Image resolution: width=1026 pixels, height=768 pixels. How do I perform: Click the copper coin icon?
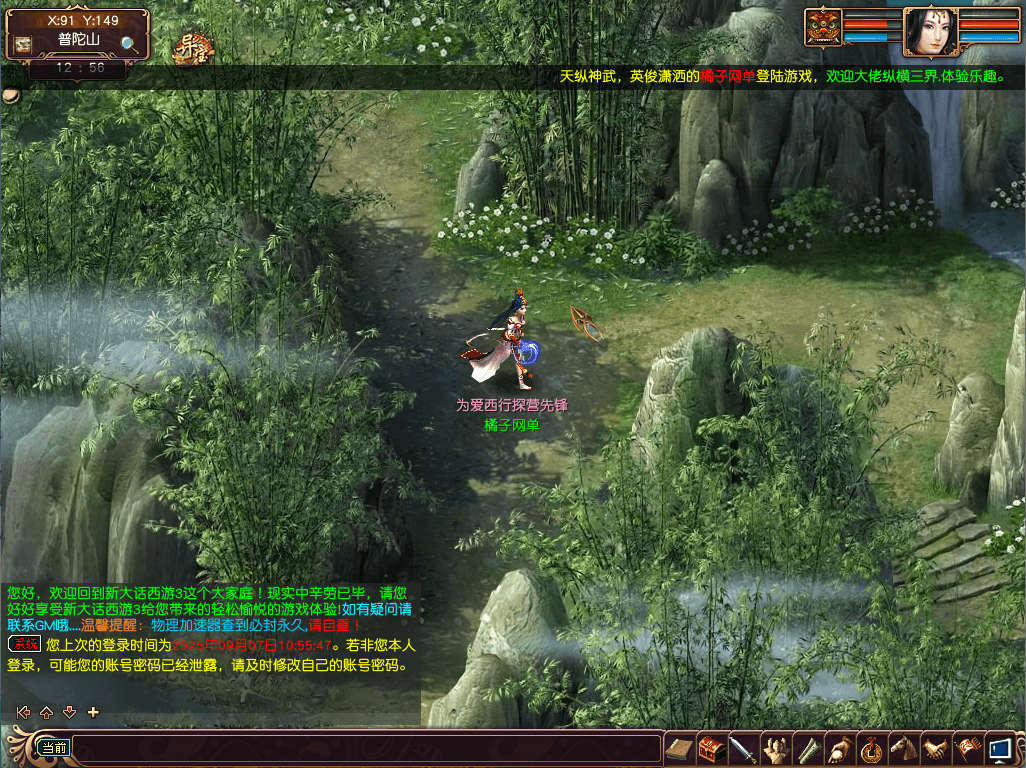[871, 748]
